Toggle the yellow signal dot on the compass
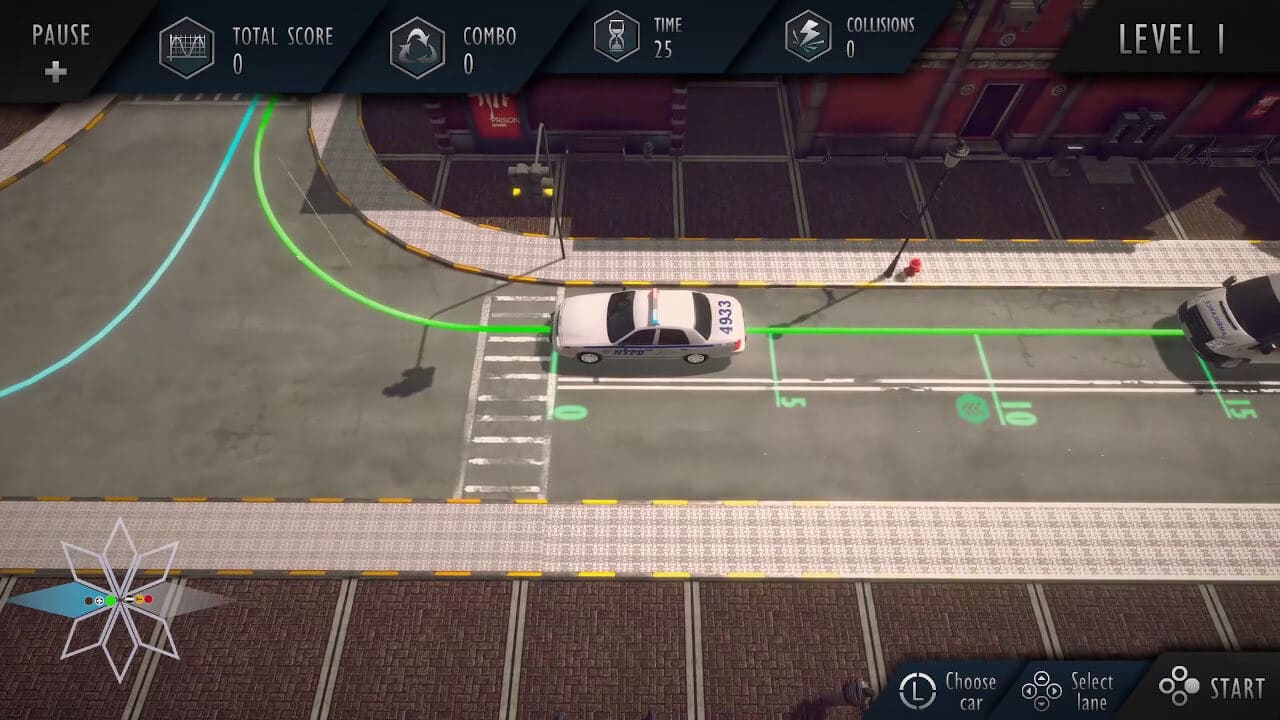The height and width of the screenshot is (720, 1280). [x=139, y=598]
